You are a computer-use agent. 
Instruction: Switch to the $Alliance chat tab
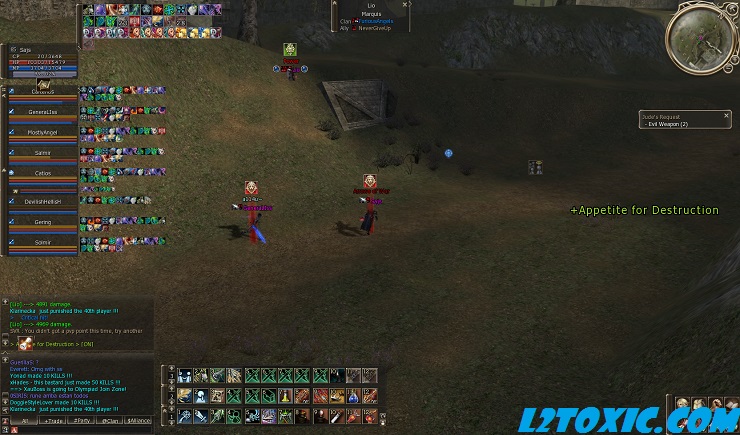[x=139, y=421]
